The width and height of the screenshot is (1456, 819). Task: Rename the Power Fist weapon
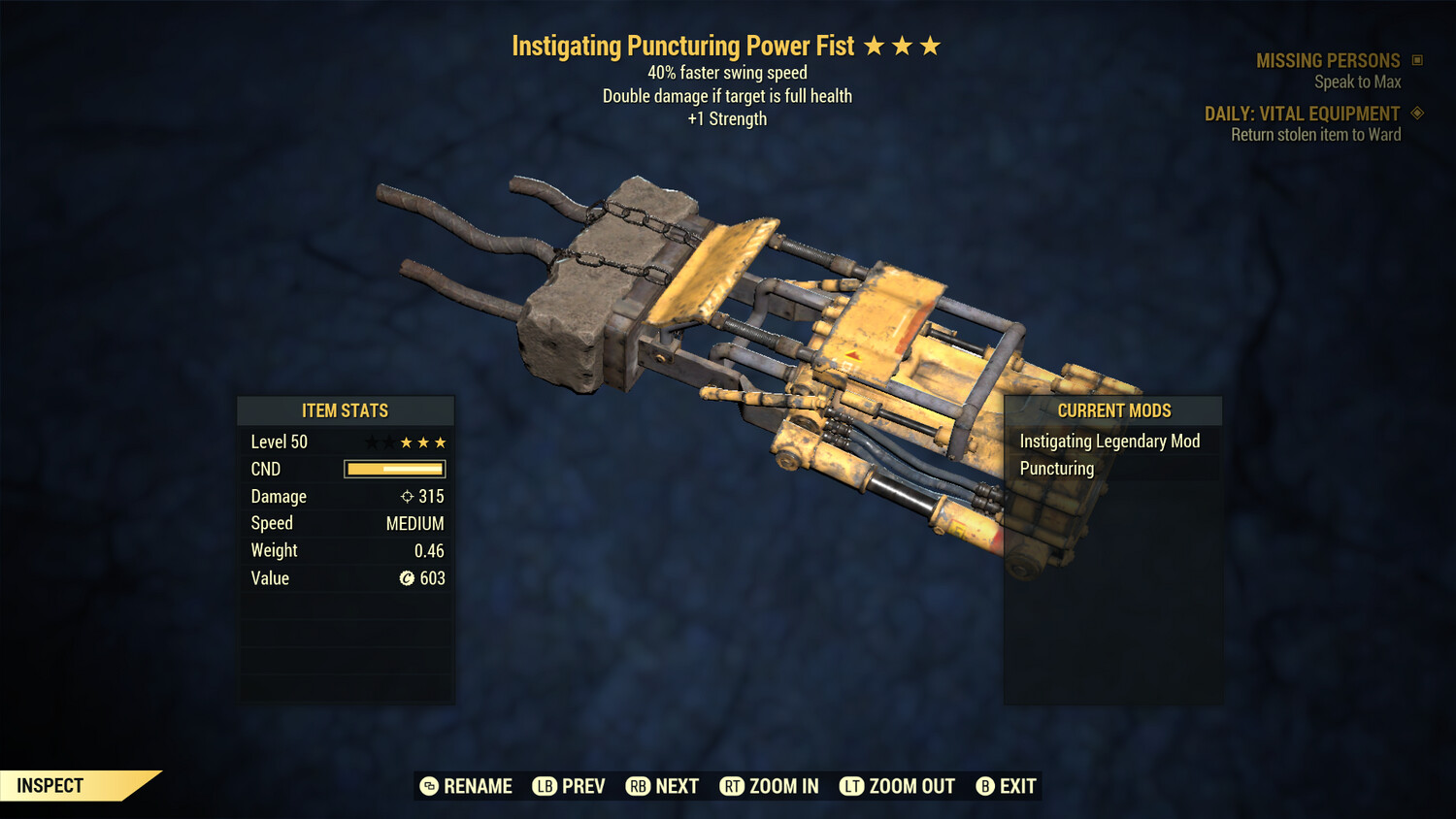(466, 786)
